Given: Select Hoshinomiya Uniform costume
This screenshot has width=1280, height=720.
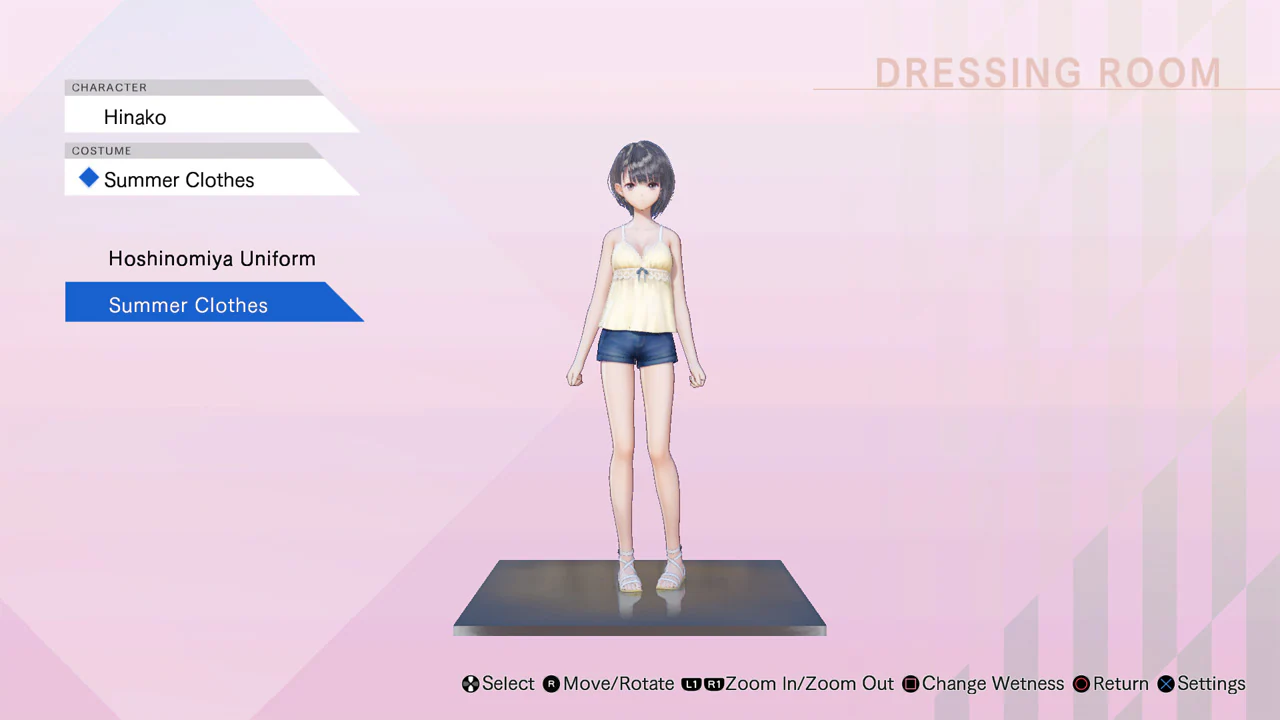Looking at the screenshot, I should click(x=211, y=258).
